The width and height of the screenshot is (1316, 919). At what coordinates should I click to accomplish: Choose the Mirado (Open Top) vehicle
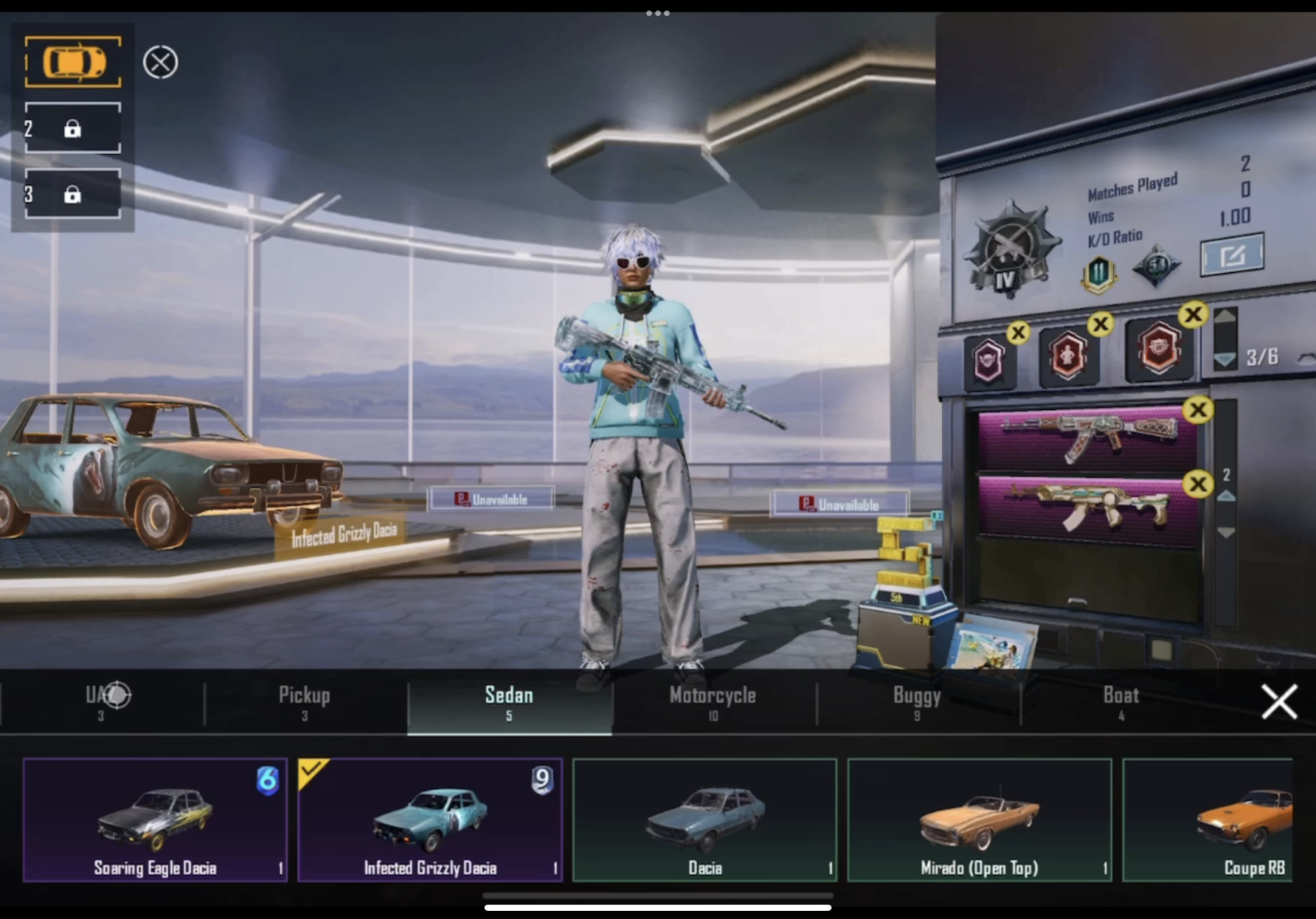click(x=979, y=819)
